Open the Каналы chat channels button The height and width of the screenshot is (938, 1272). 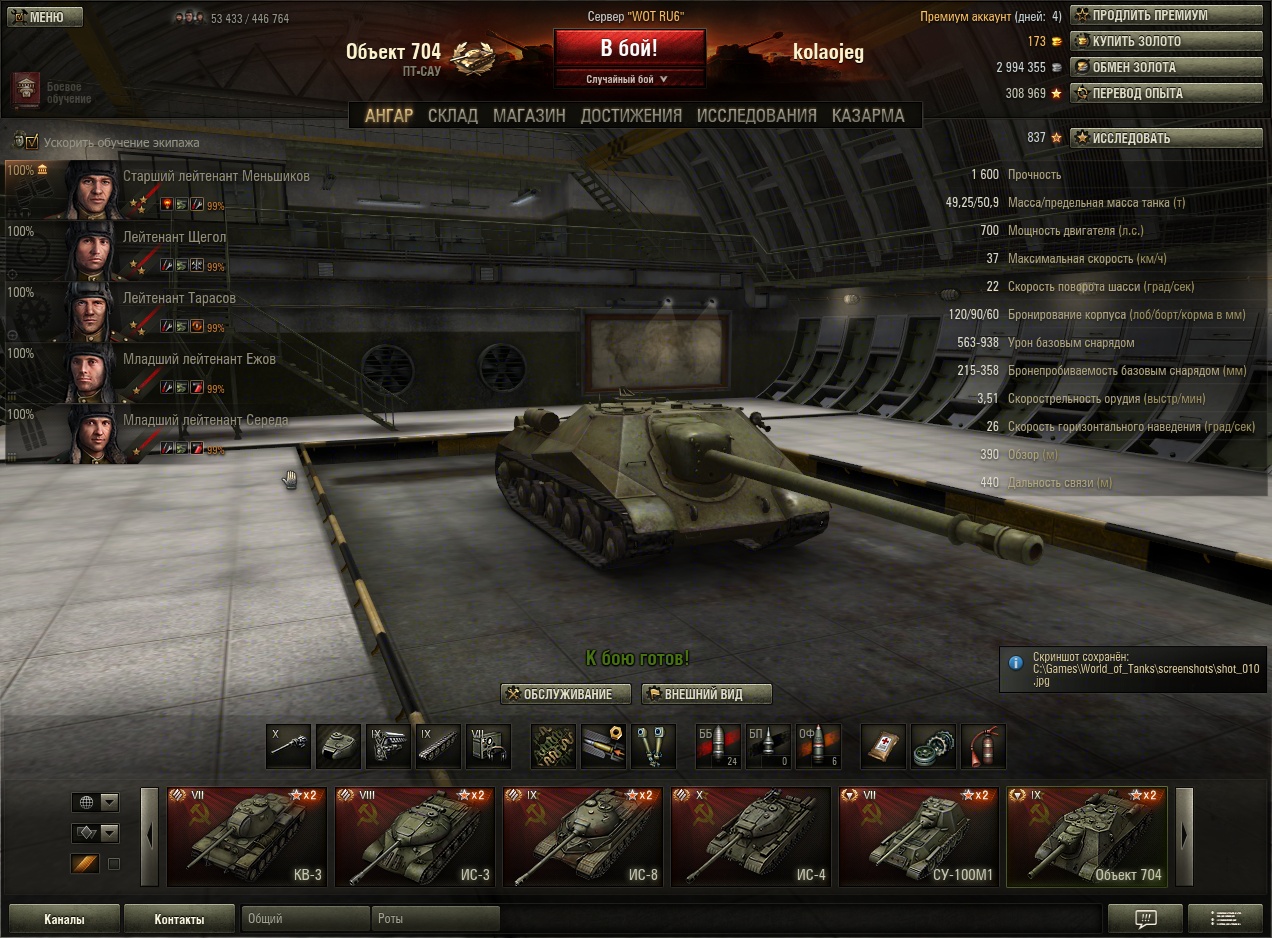(x=64, y=919)
